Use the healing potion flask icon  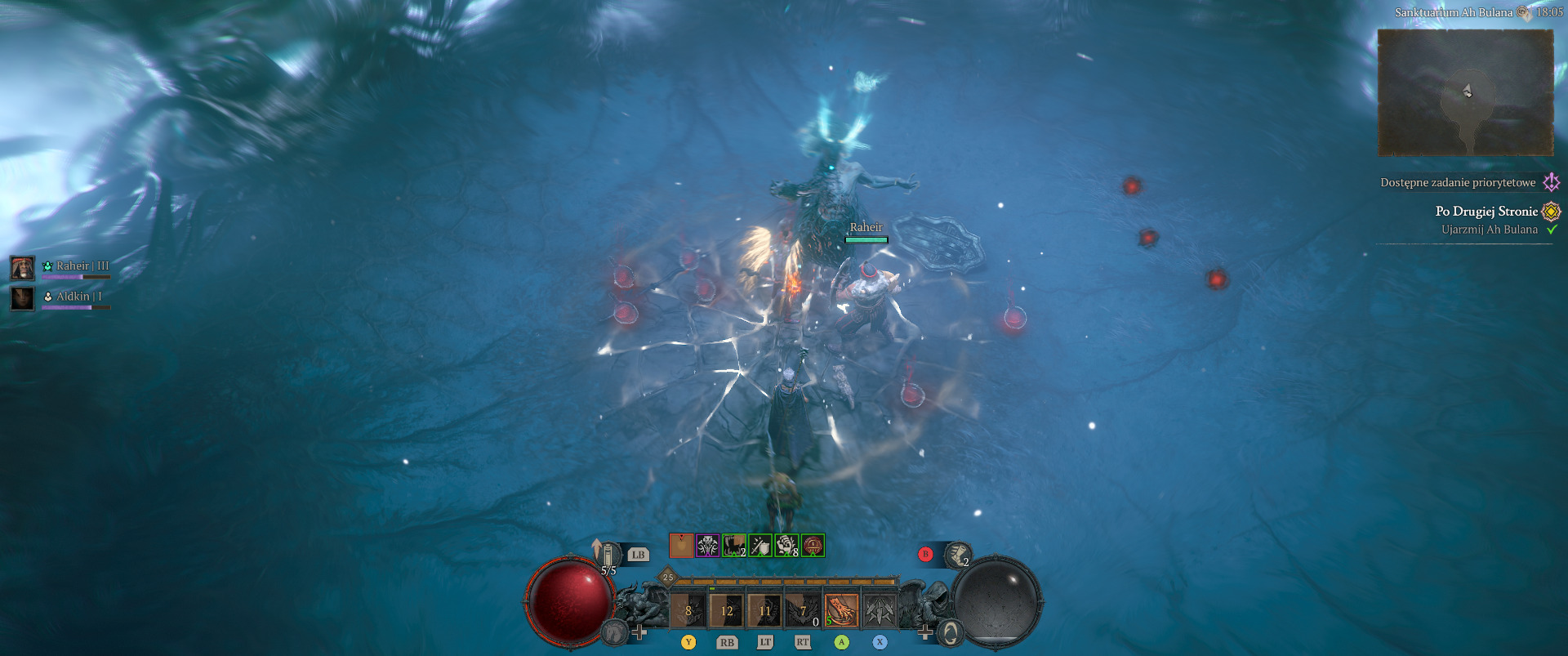coord(608,555)
